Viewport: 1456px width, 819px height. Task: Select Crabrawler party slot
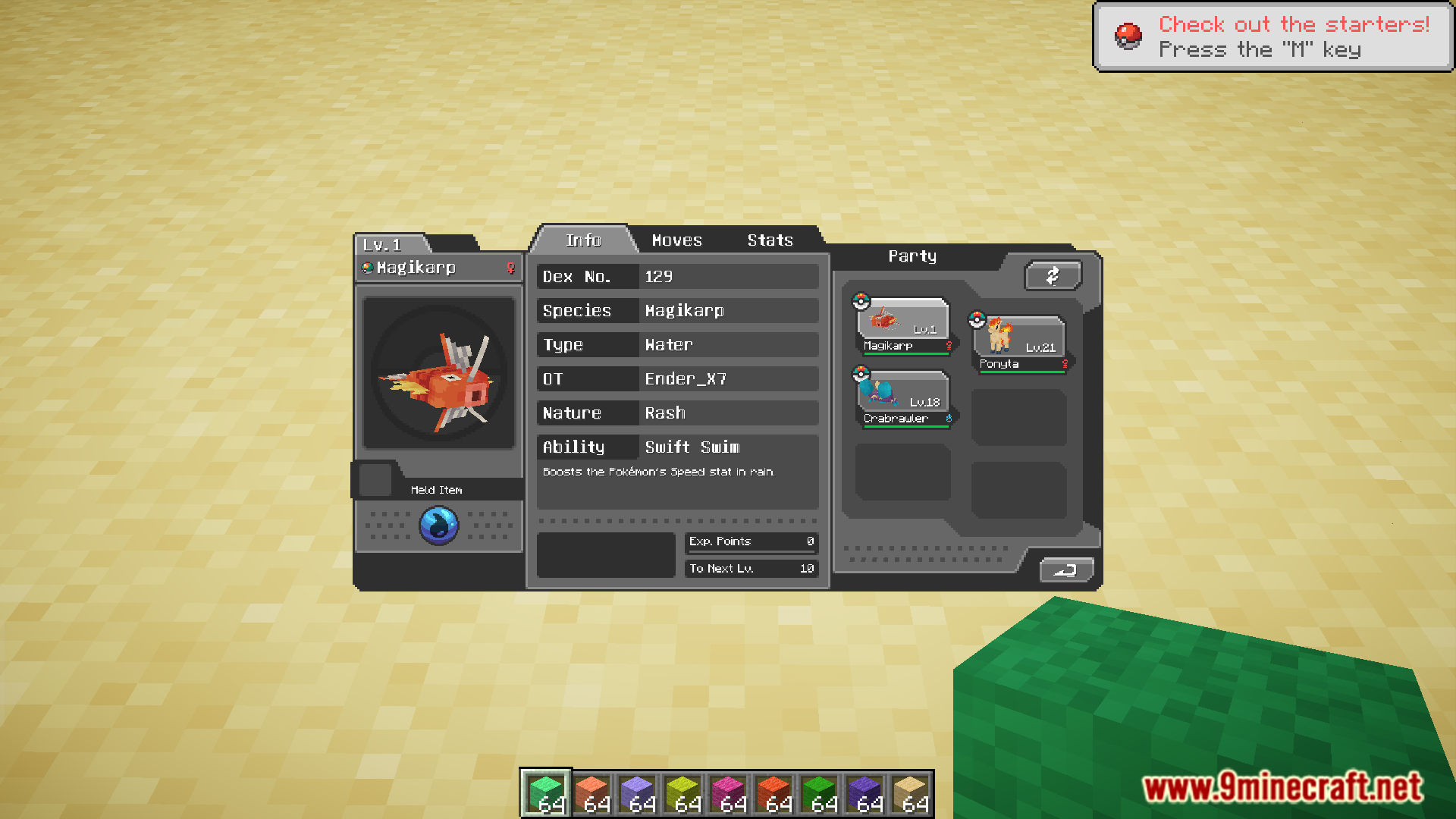click(902, 398)
